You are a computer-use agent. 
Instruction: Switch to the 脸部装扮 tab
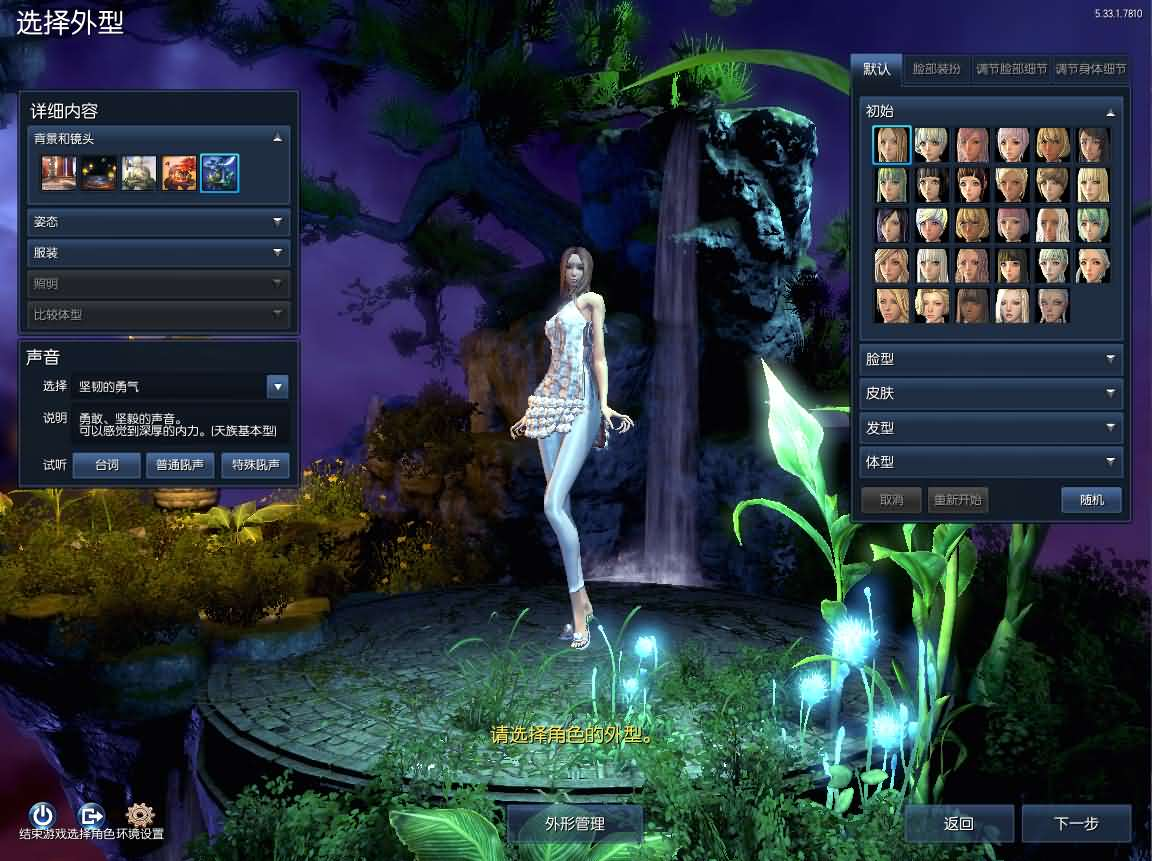(x=936, y=69)
